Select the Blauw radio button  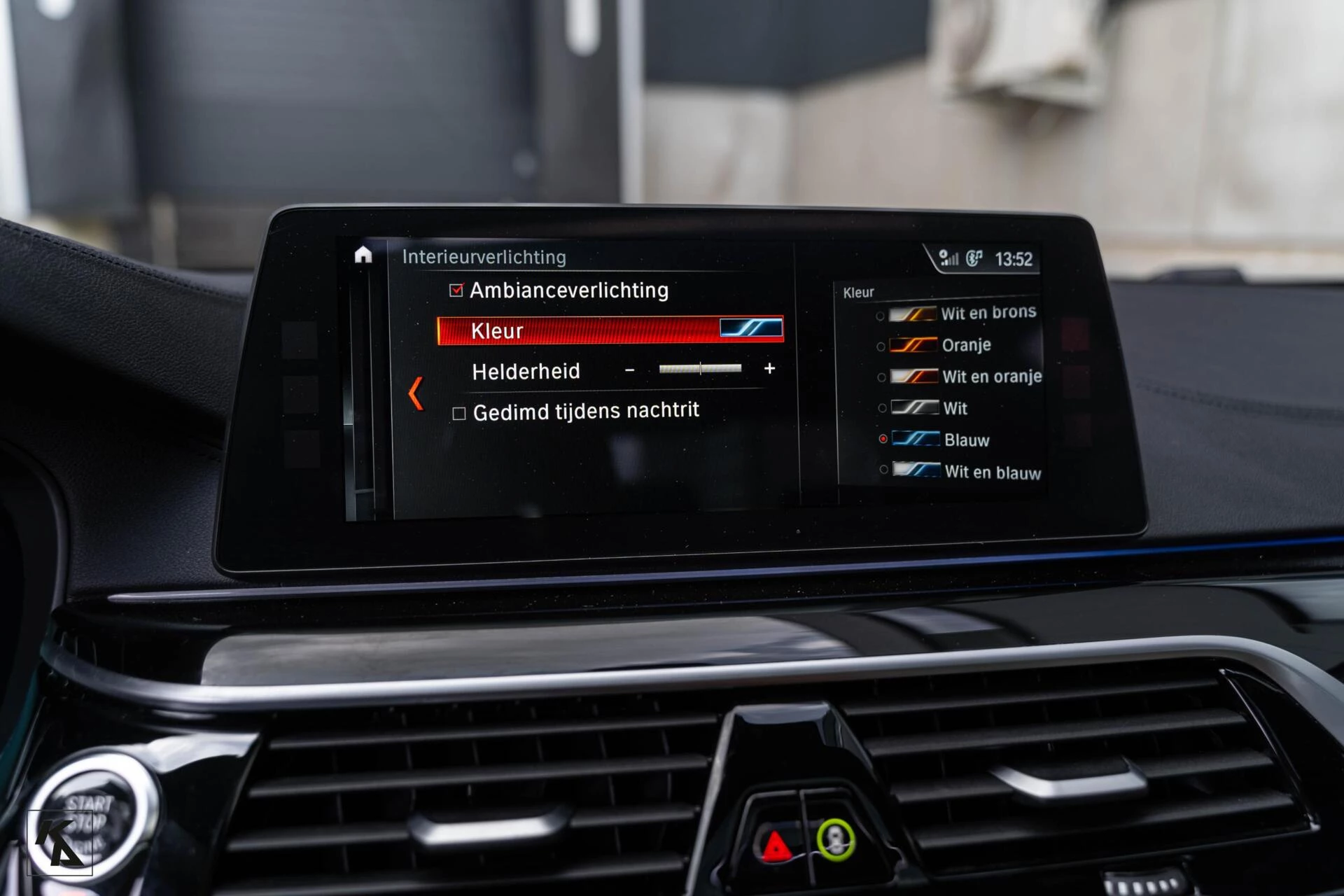[x=883, y=440]
